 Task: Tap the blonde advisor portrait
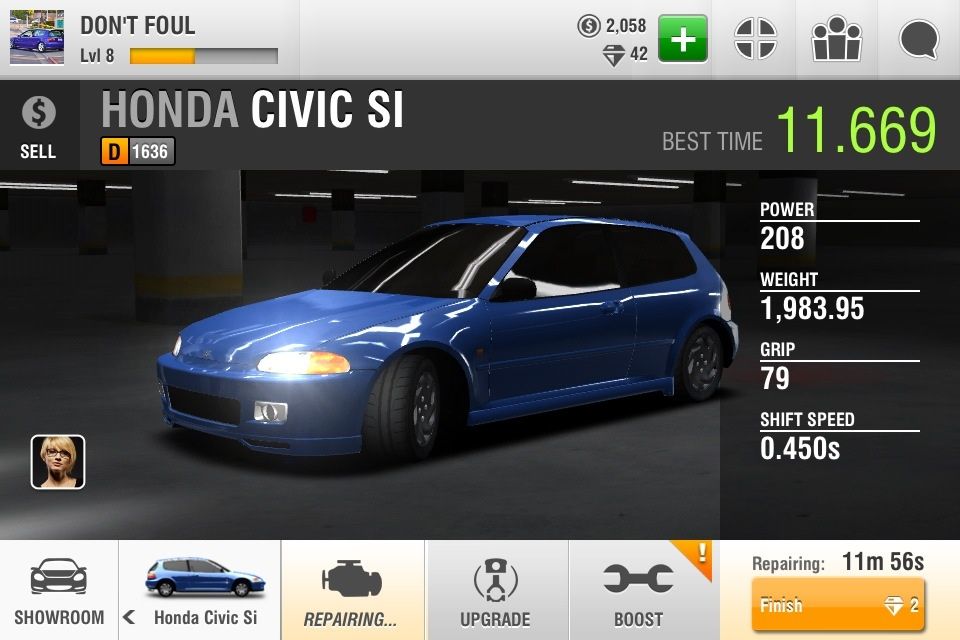tap(58, 462)
